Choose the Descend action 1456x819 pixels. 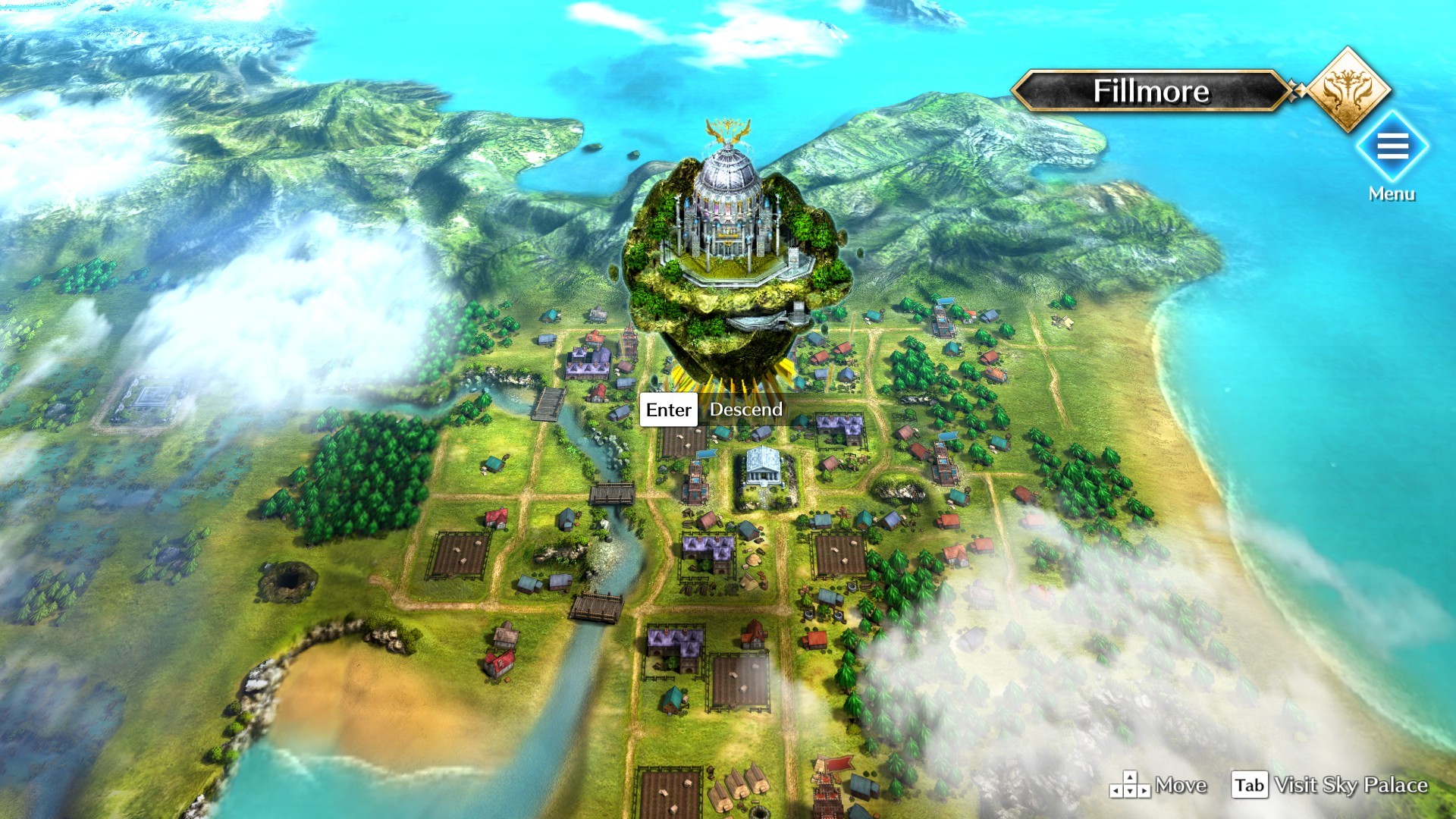745,409
